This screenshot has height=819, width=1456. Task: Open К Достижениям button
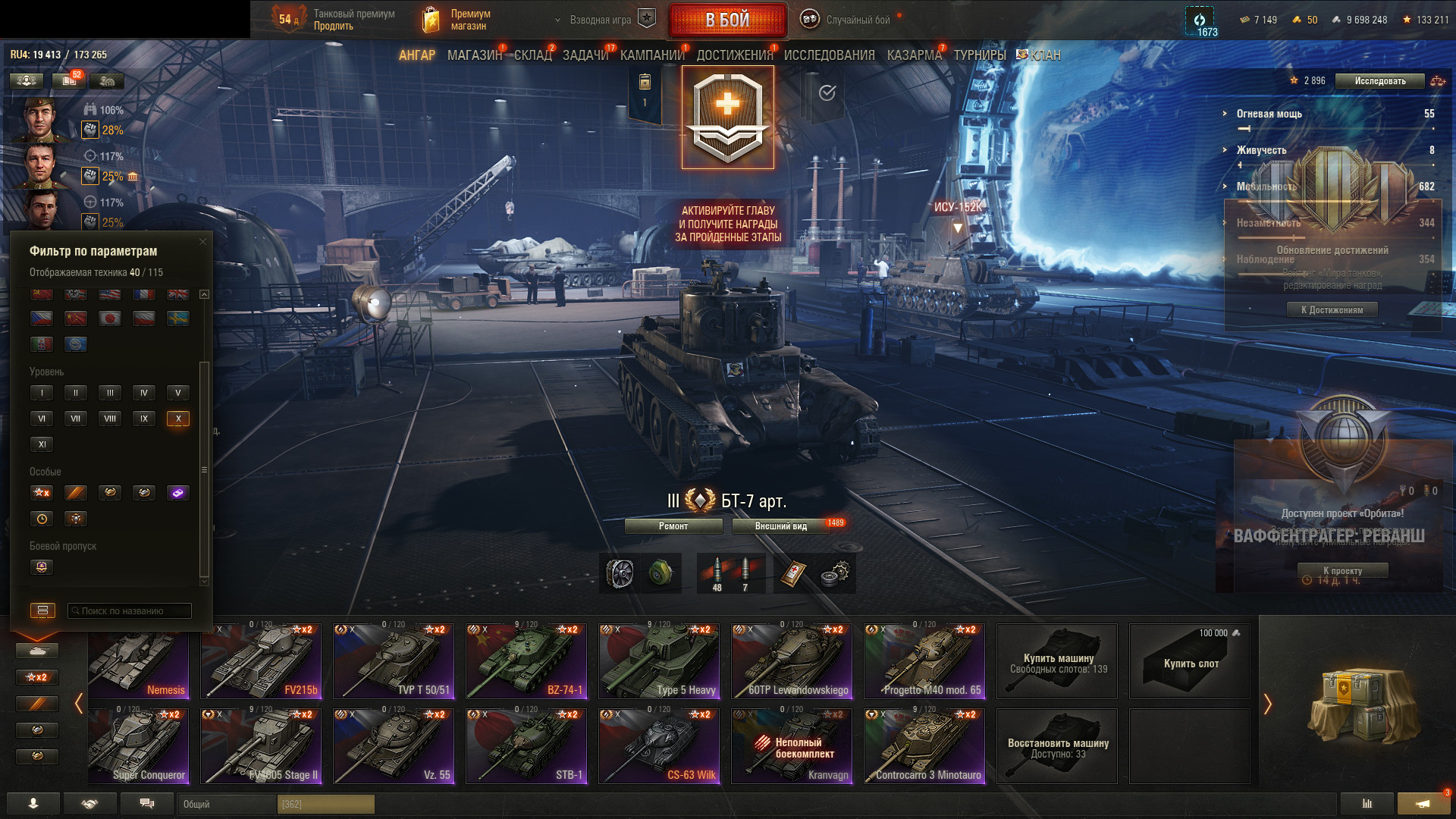(x=1332, y=309)
